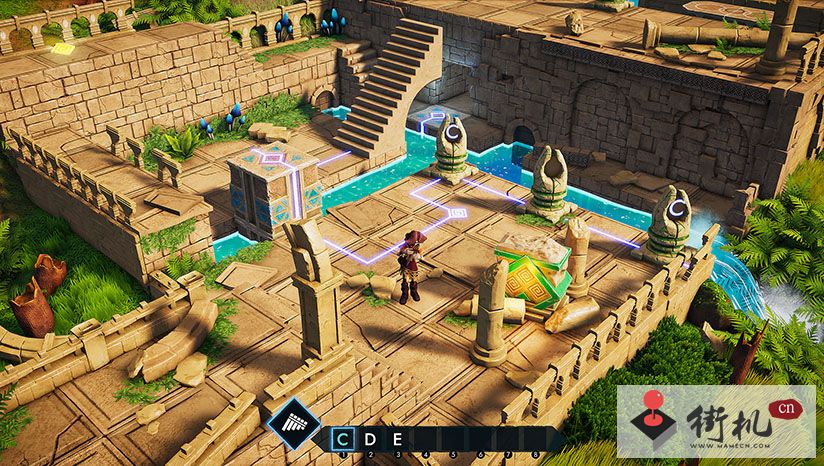Select the D note slot
Viewport: 824px width, 466px height.
coord(371,438)
